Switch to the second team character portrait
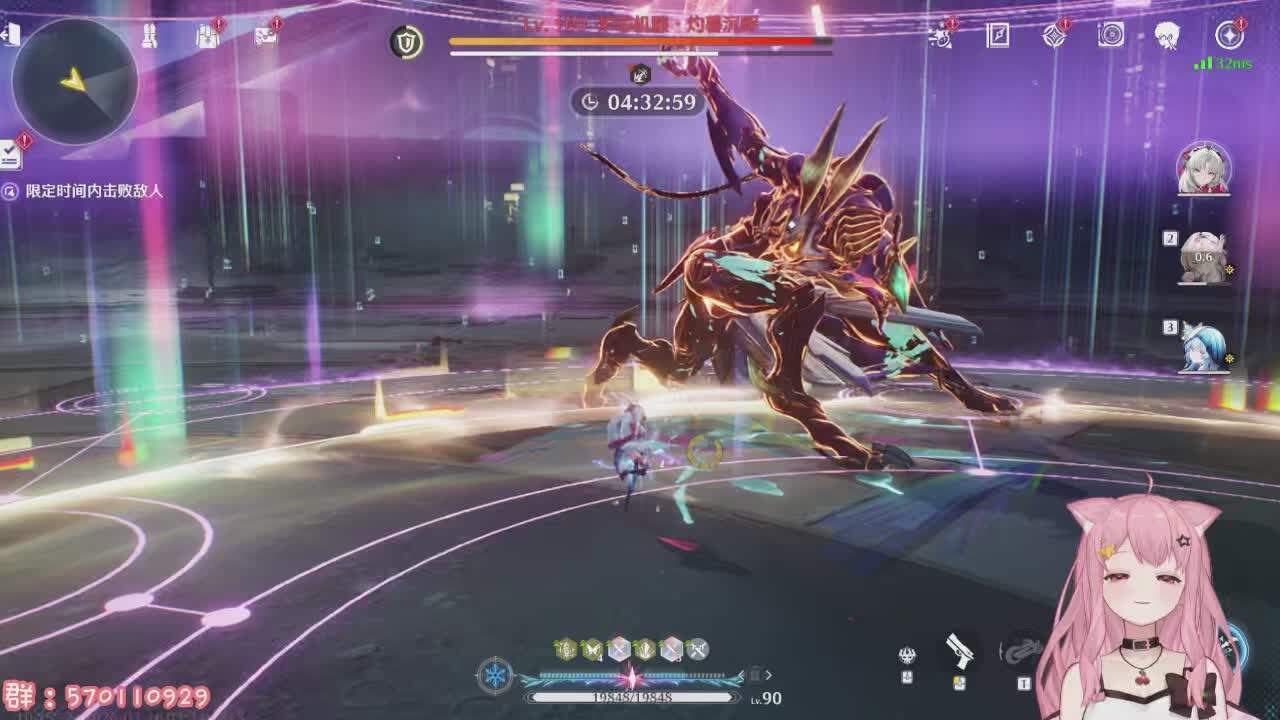Image resolution: width=1280 pixels, height=720 pixels. (x=1203, y=257)
